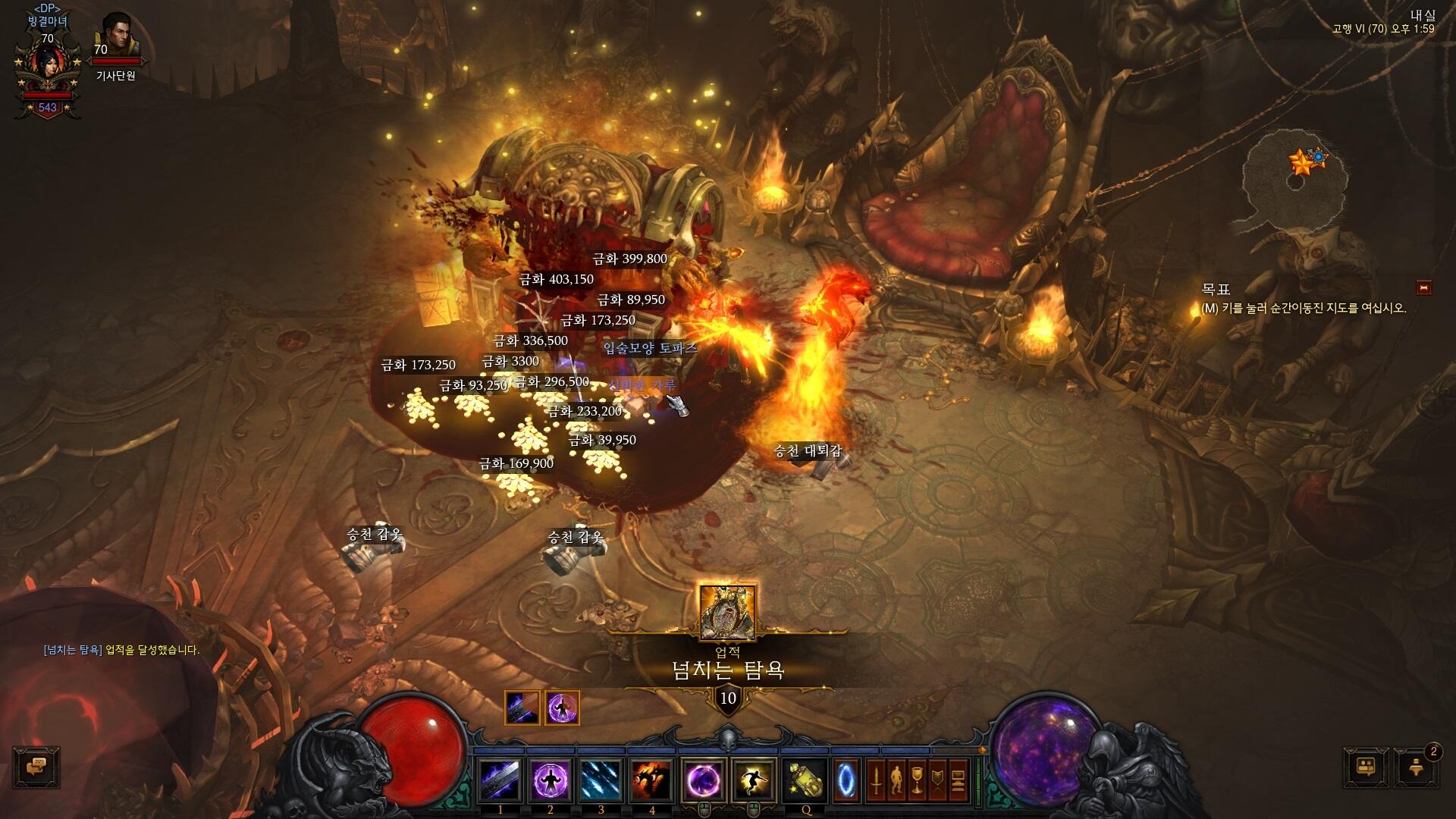The height and width of the screenshot is (819, 1456).
Task: Open the sword inventory menu button
Action: click(x=877, y=780)
